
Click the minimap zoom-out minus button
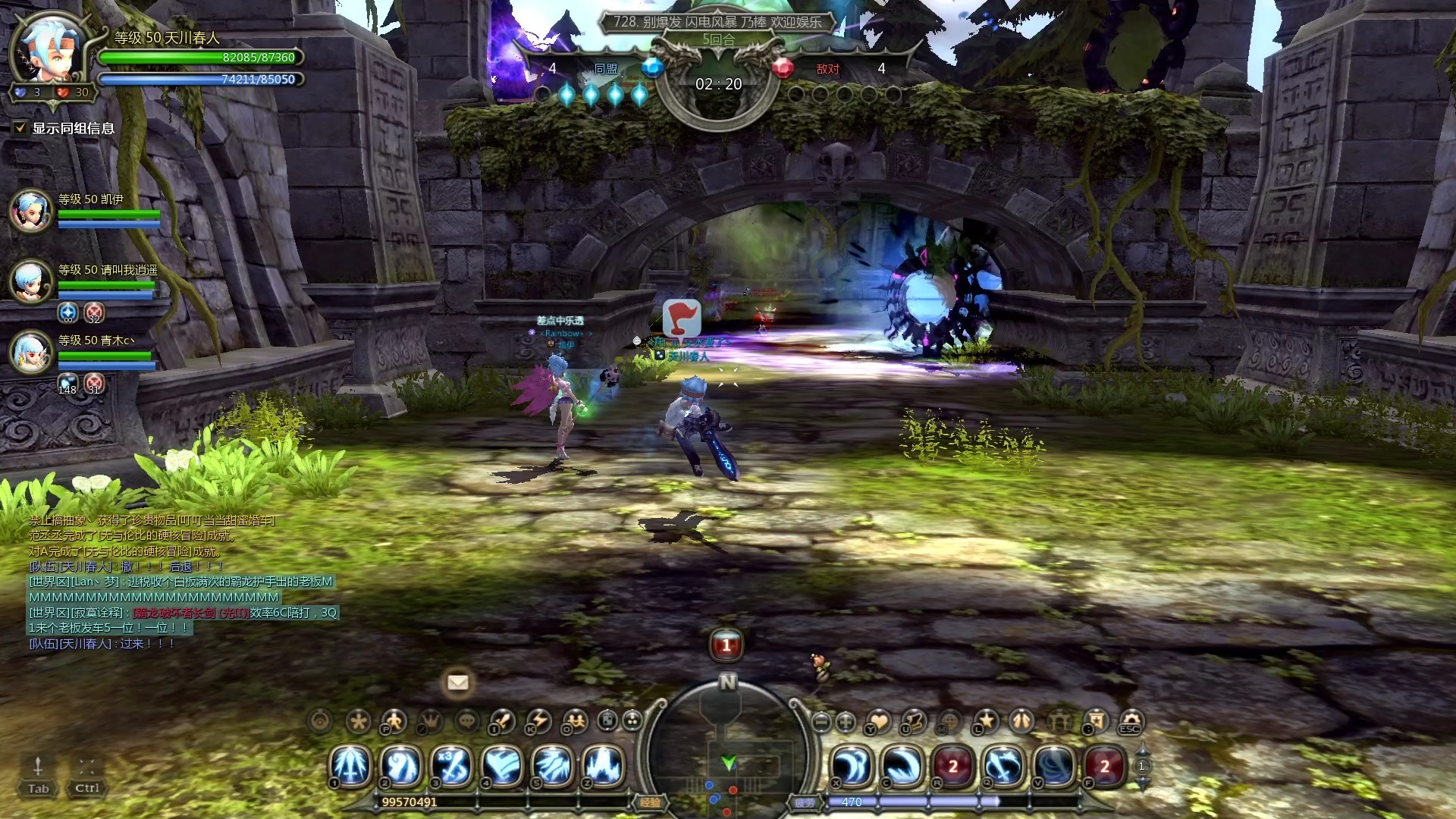[x=821, y=722]
